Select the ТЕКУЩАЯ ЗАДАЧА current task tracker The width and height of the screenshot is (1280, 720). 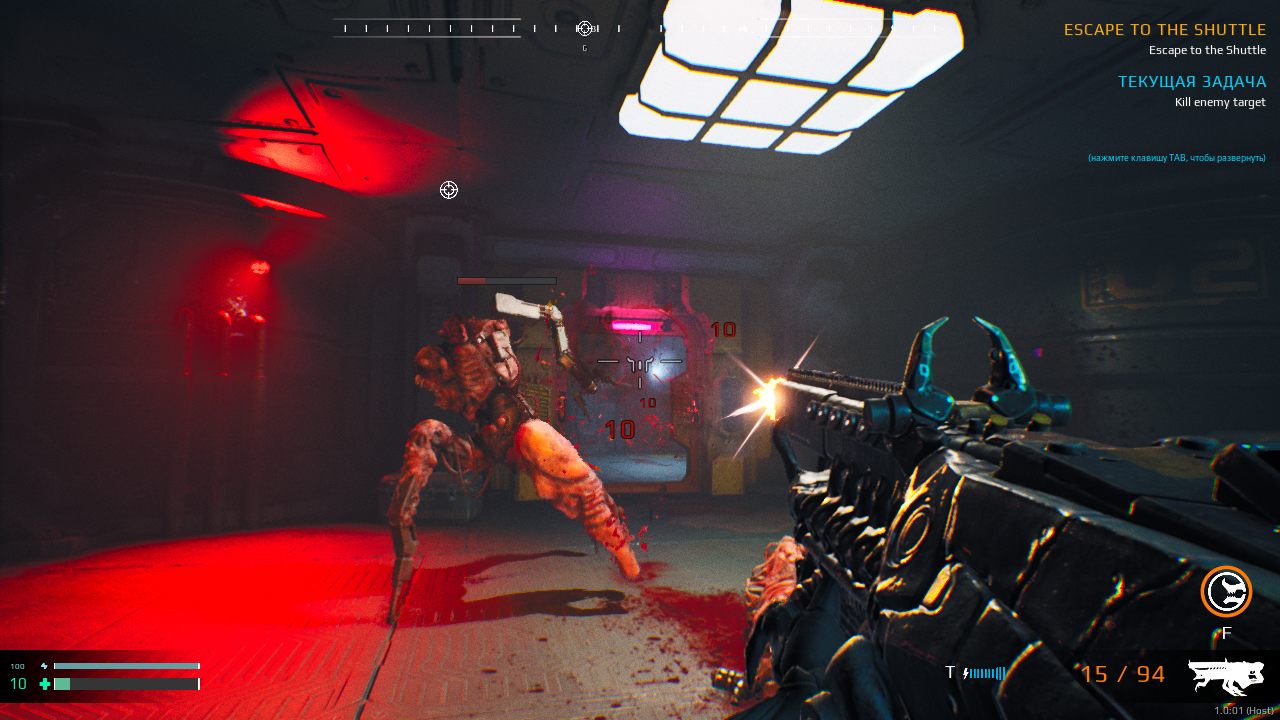(1191, 82)
